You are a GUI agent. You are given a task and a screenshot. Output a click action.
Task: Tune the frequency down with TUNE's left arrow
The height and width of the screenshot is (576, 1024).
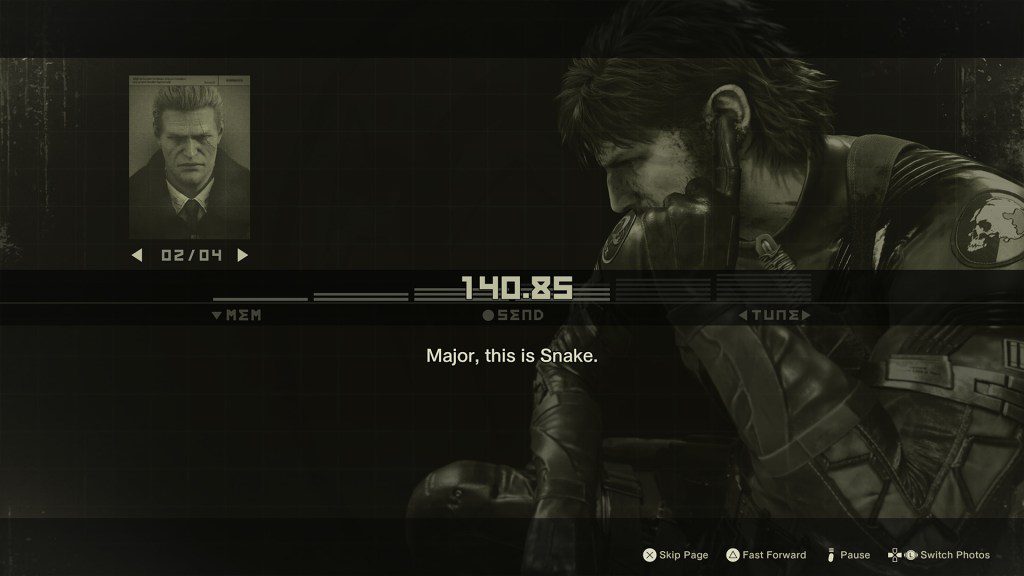coord(743,316)
